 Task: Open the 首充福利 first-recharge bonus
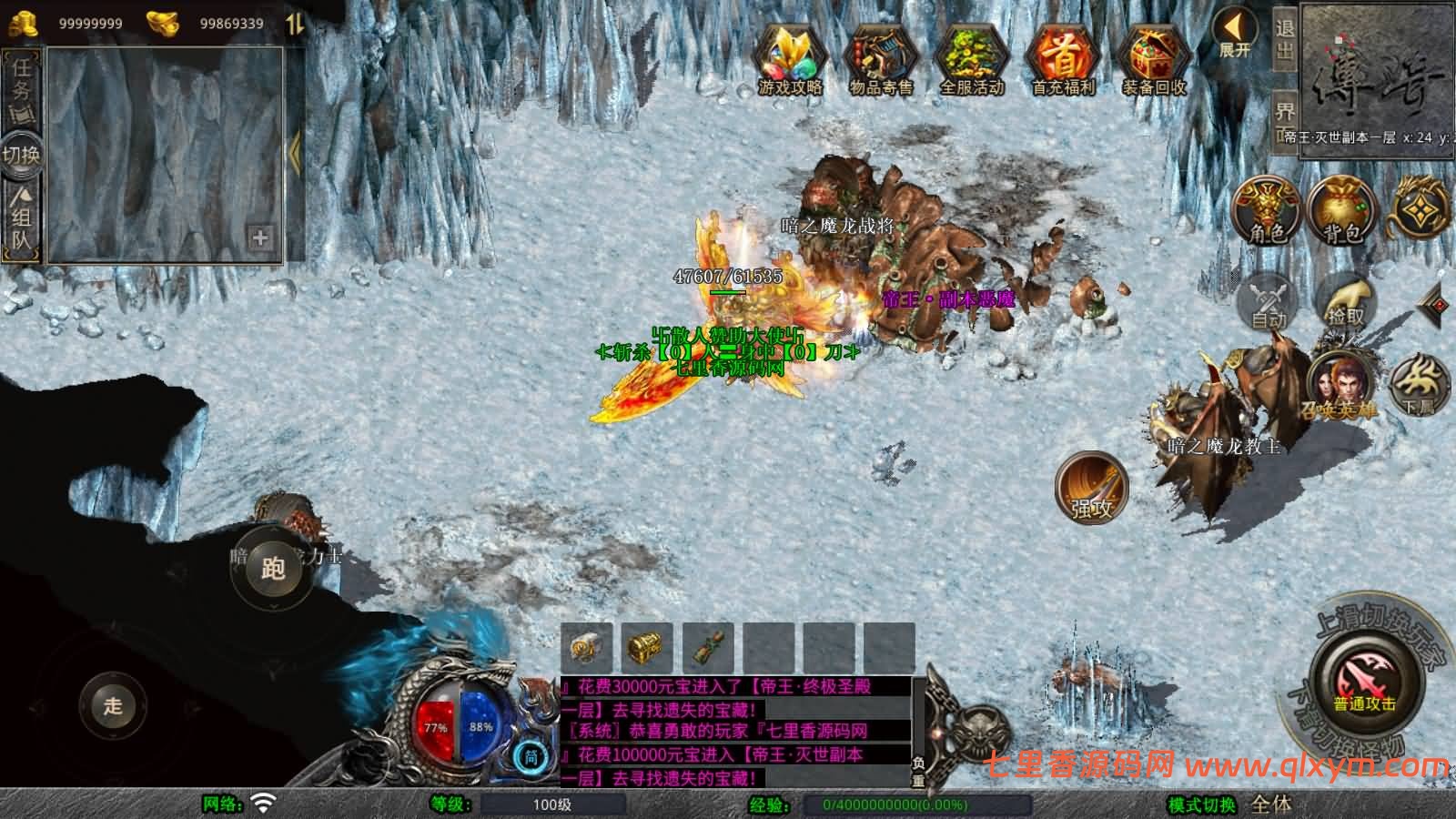tap(1063, 60)
